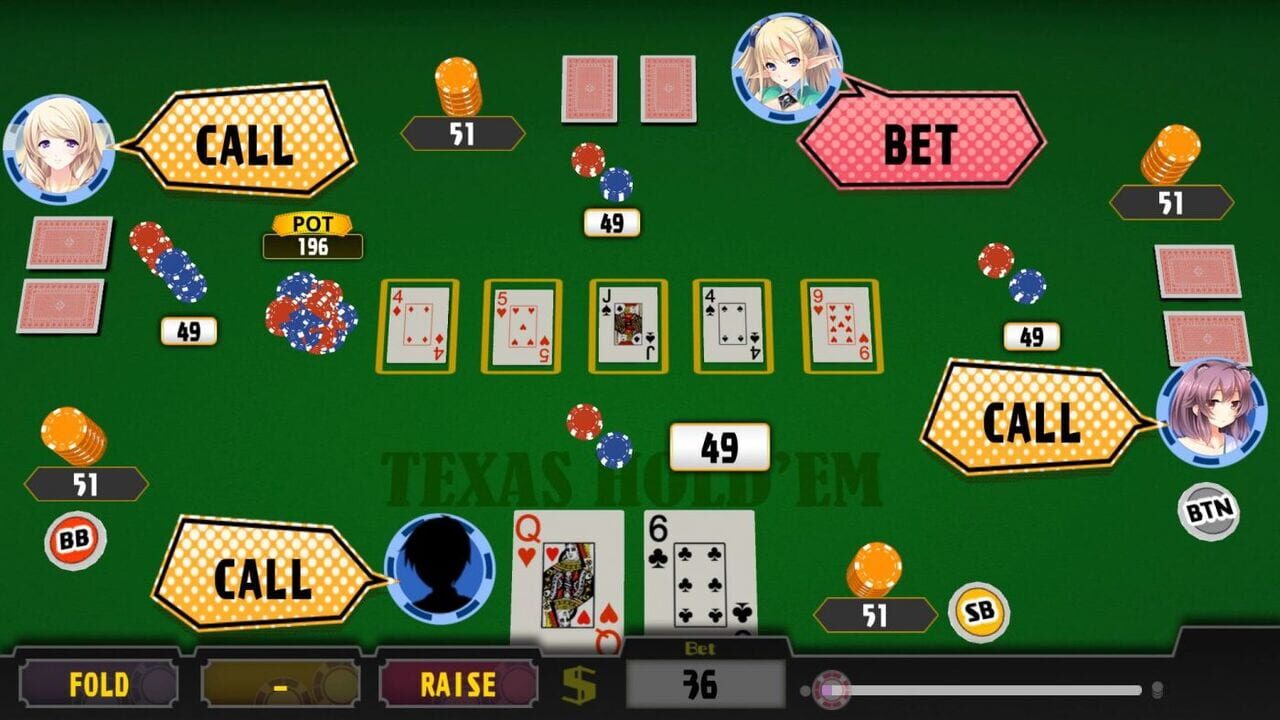
Task: Open the blonde elf opponent's avatar
Action: (785, 65)
